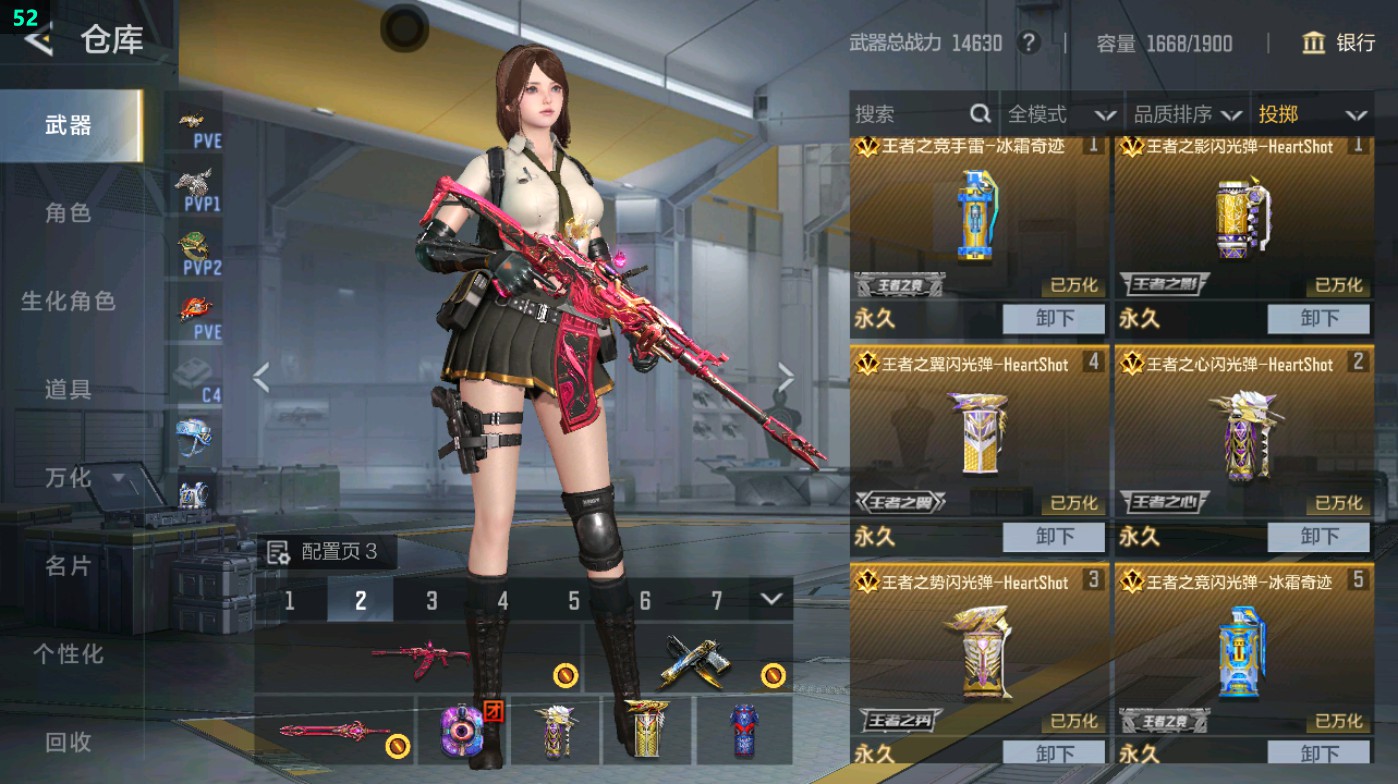This screenshot has height=784, width=1398.
Task: Open the 银行 bank
Action: click(x=1339, y=43)
